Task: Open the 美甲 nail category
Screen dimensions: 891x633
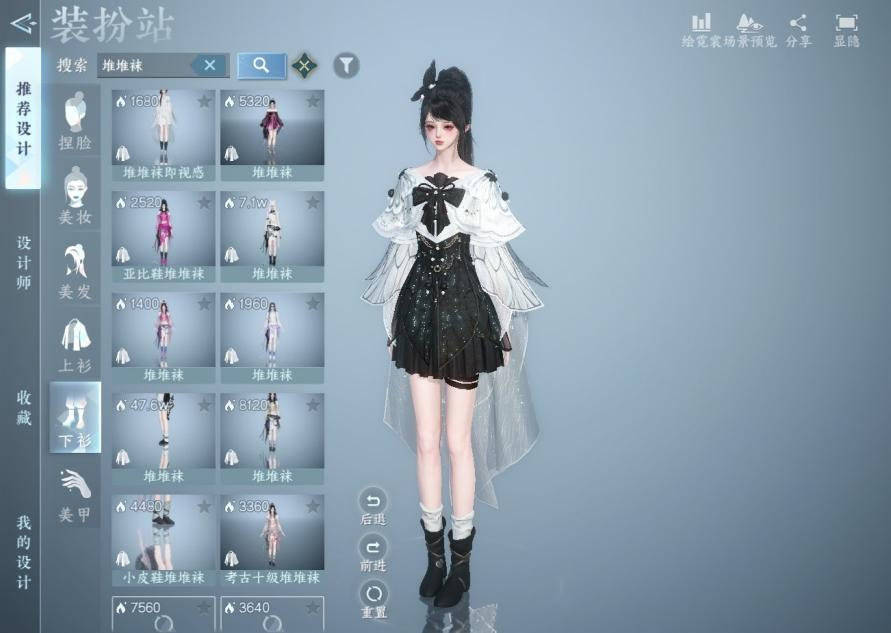Action: coord(75,496)
